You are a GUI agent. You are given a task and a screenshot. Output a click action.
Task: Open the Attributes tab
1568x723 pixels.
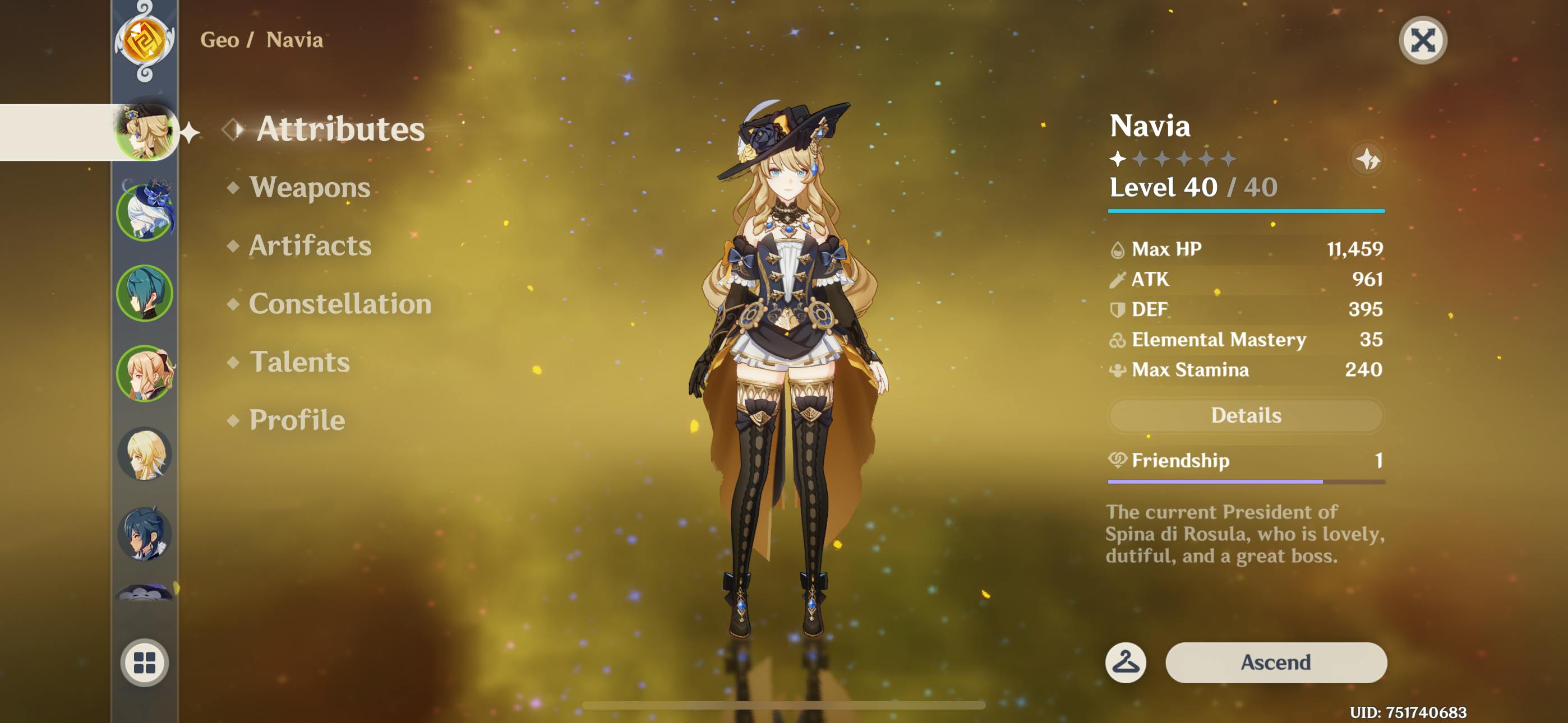pos(340,129)
